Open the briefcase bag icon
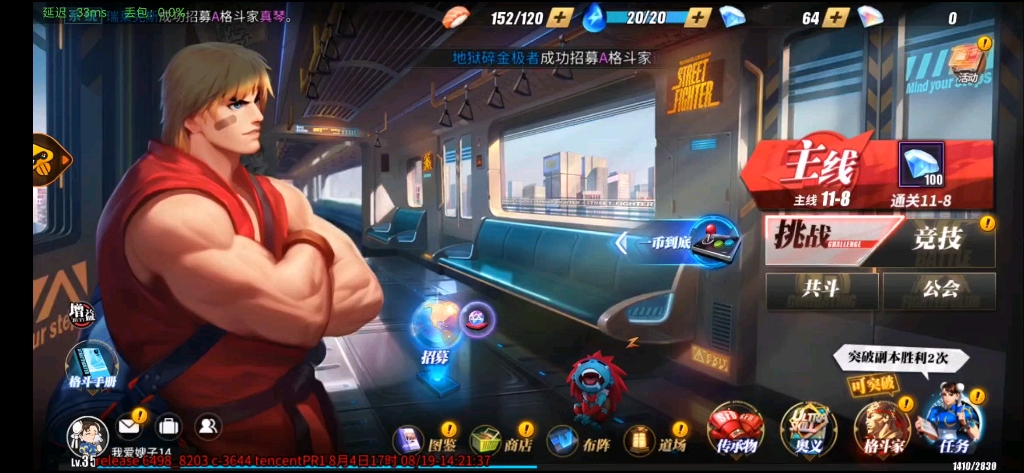Viewport: 1024px width, 473px height. pos(168,426)
